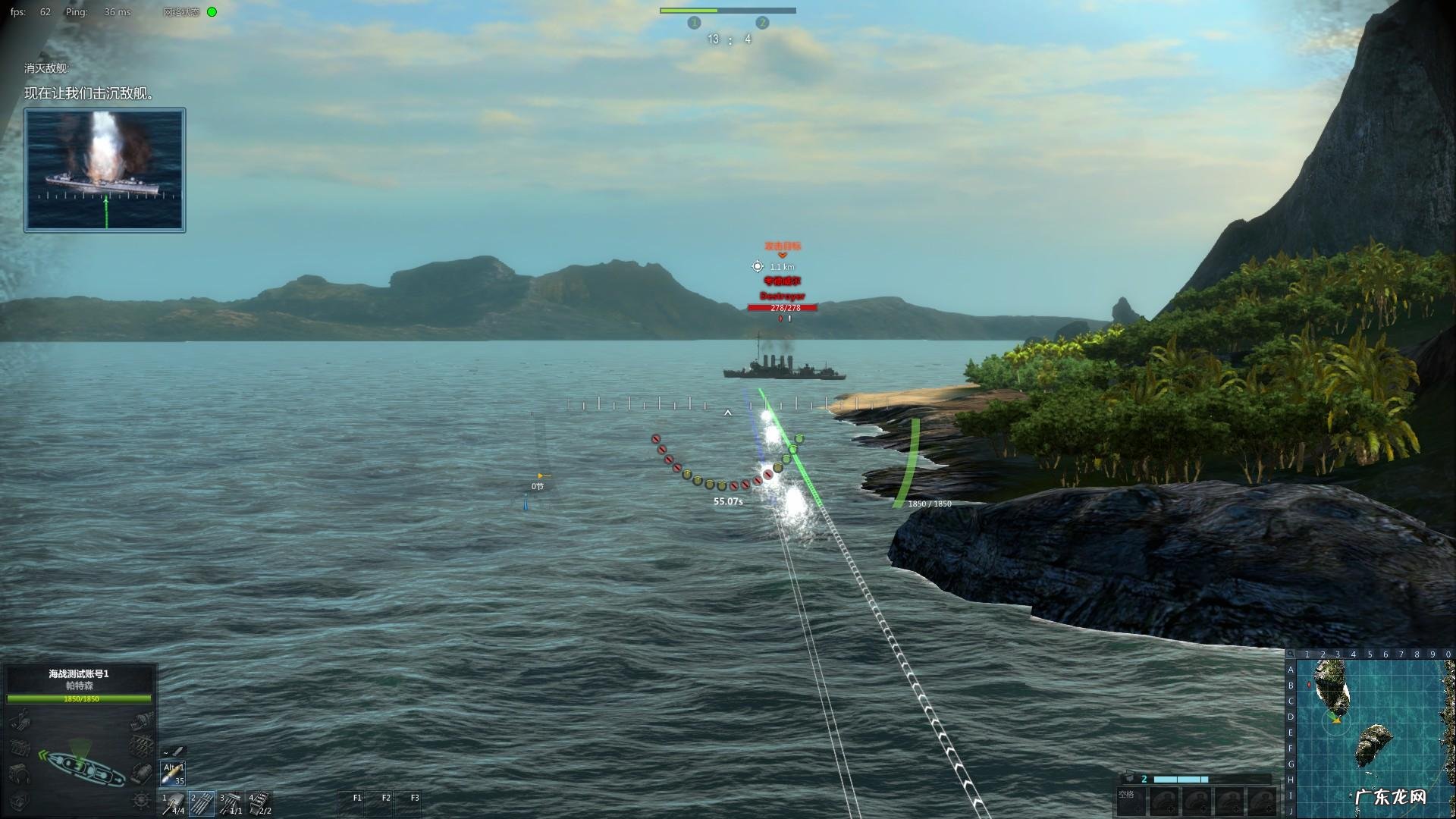Click the objective tutorial thumbnail of sinking ship
This screenshot has height=819, width=1456.
click(105, 170)
